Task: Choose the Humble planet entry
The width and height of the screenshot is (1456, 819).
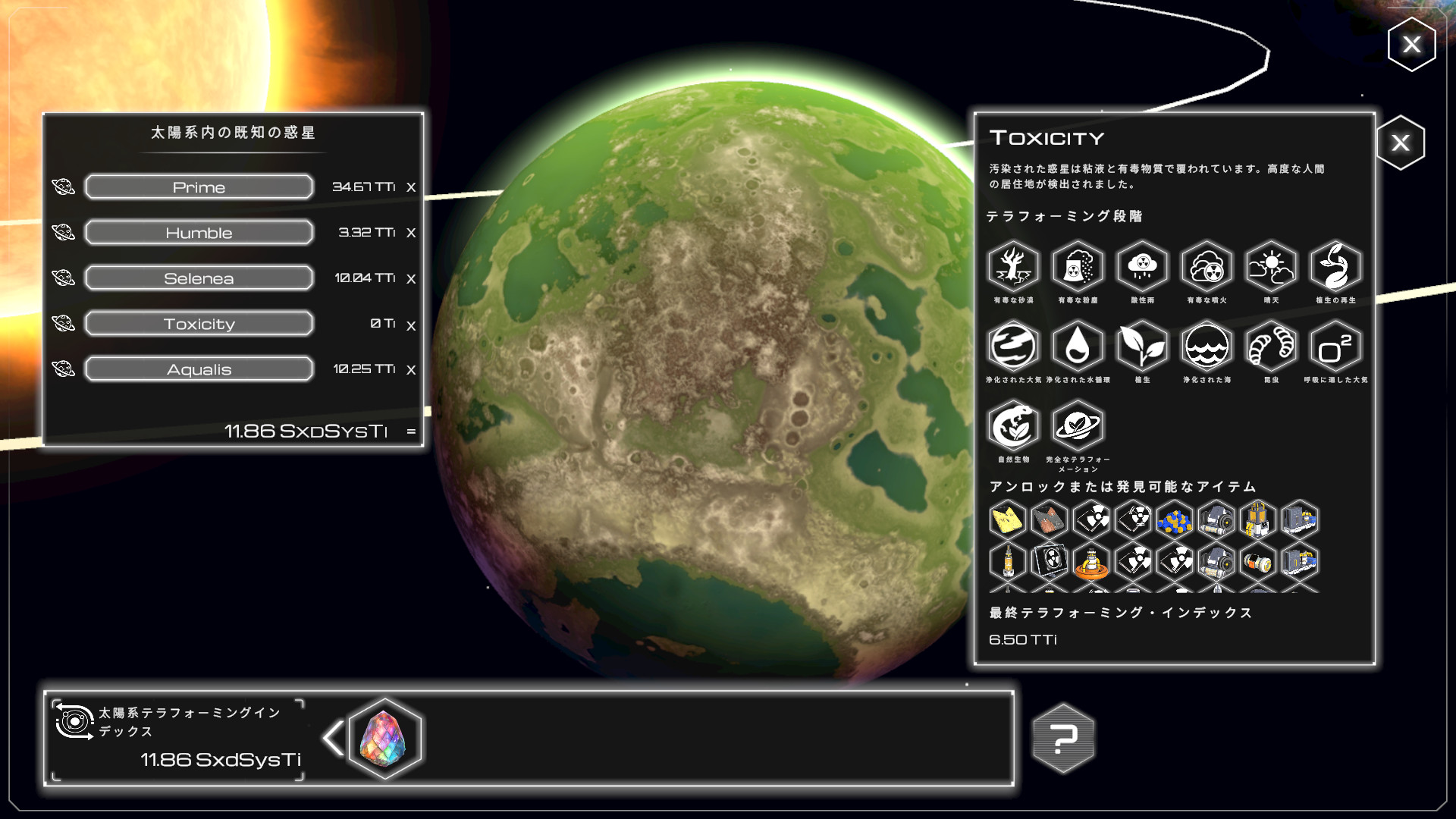Action: [199, 232]
